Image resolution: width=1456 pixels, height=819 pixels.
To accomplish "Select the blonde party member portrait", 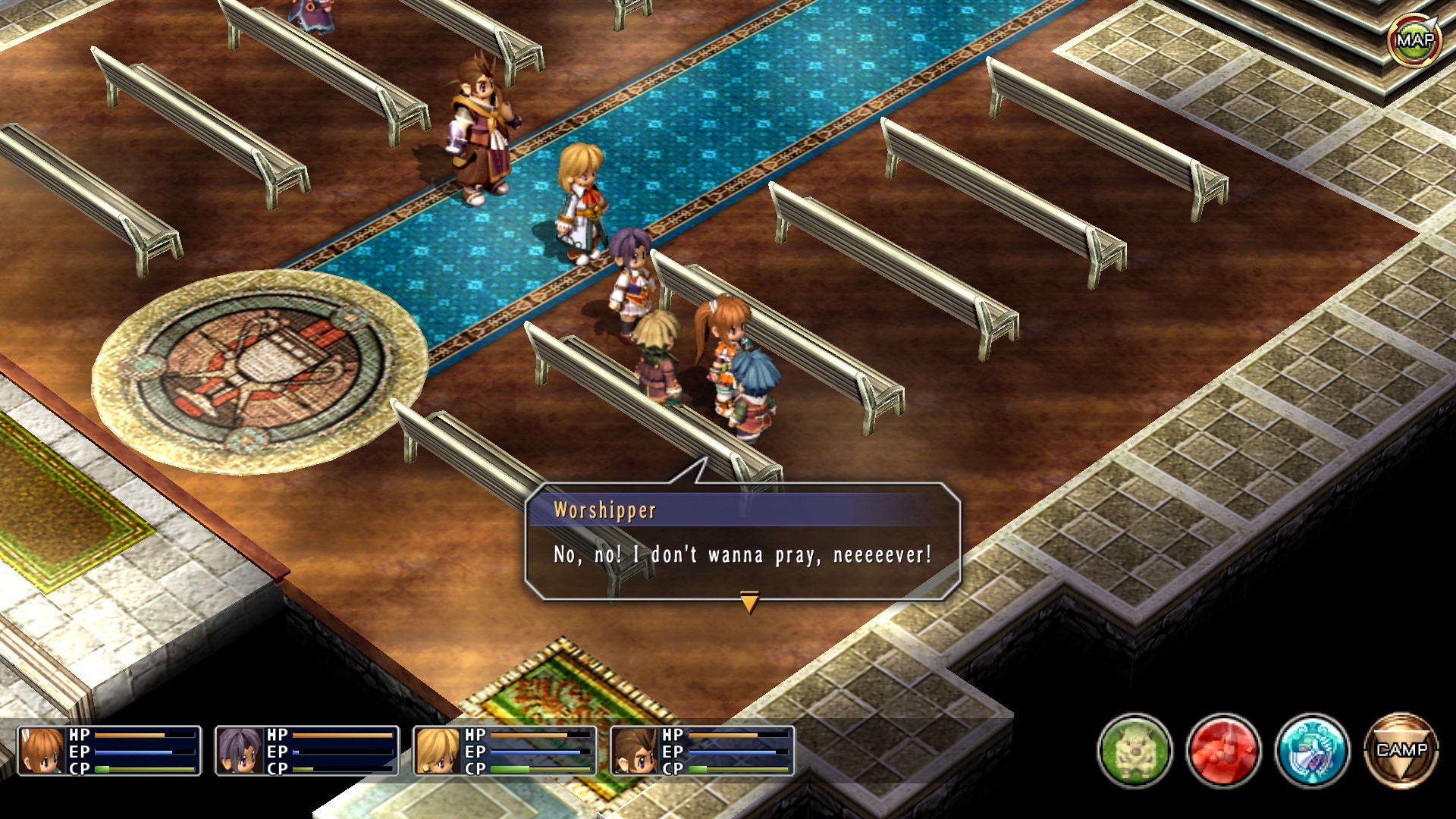I will click(438, 751).
